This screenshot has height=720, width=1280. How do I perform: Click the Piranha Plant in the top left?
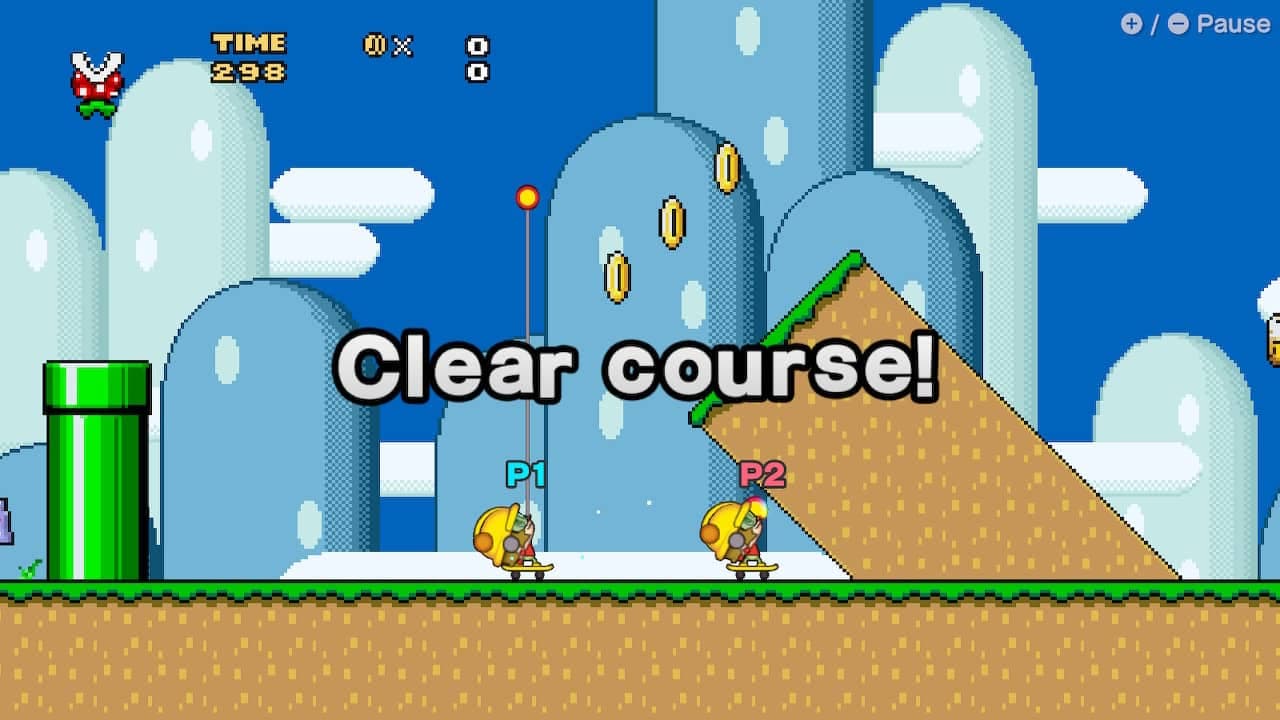coord(95,80)
